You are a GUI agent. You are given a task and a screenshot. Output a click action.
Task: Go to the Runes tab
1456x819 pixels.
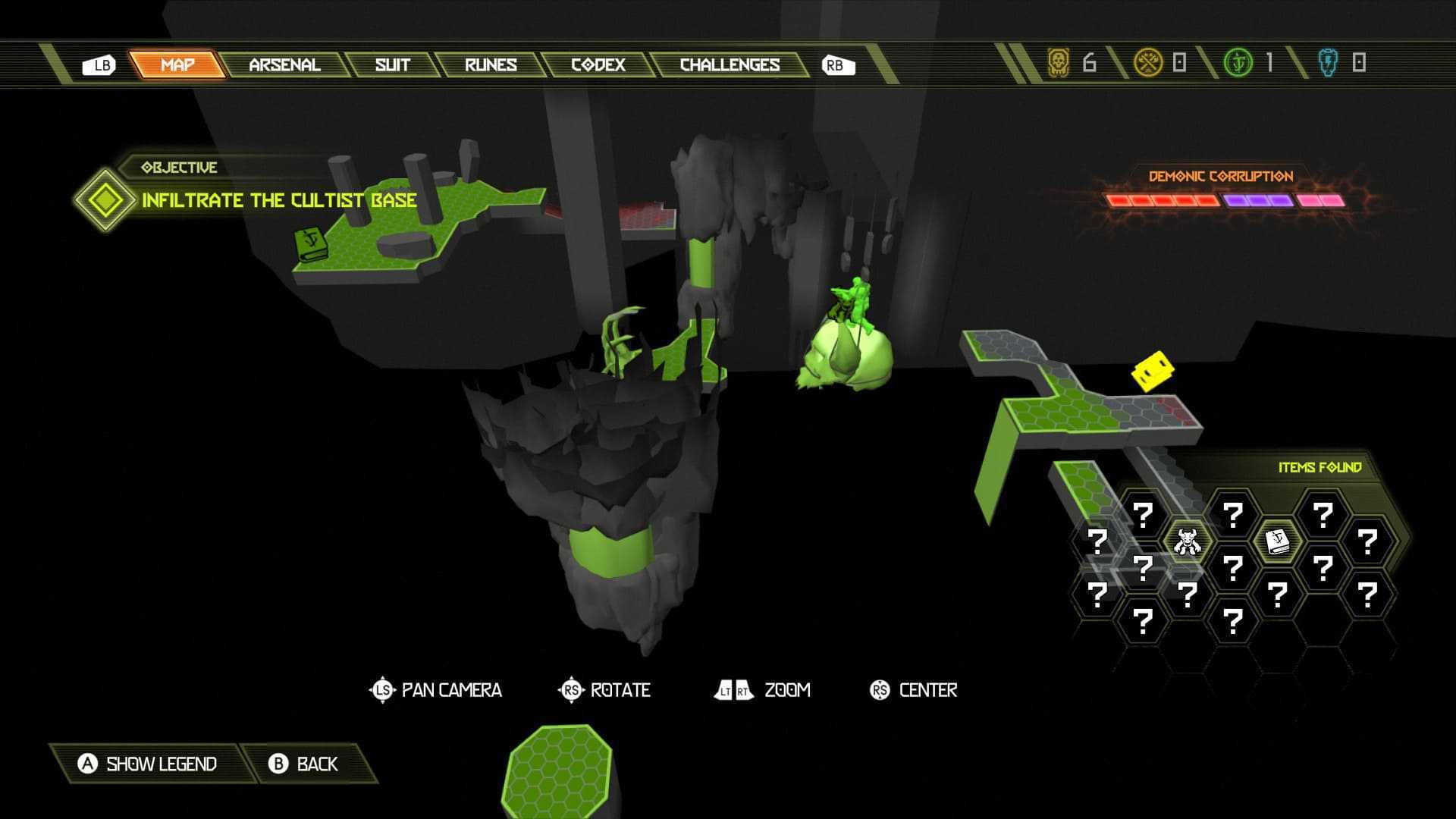tap(491, 65)
